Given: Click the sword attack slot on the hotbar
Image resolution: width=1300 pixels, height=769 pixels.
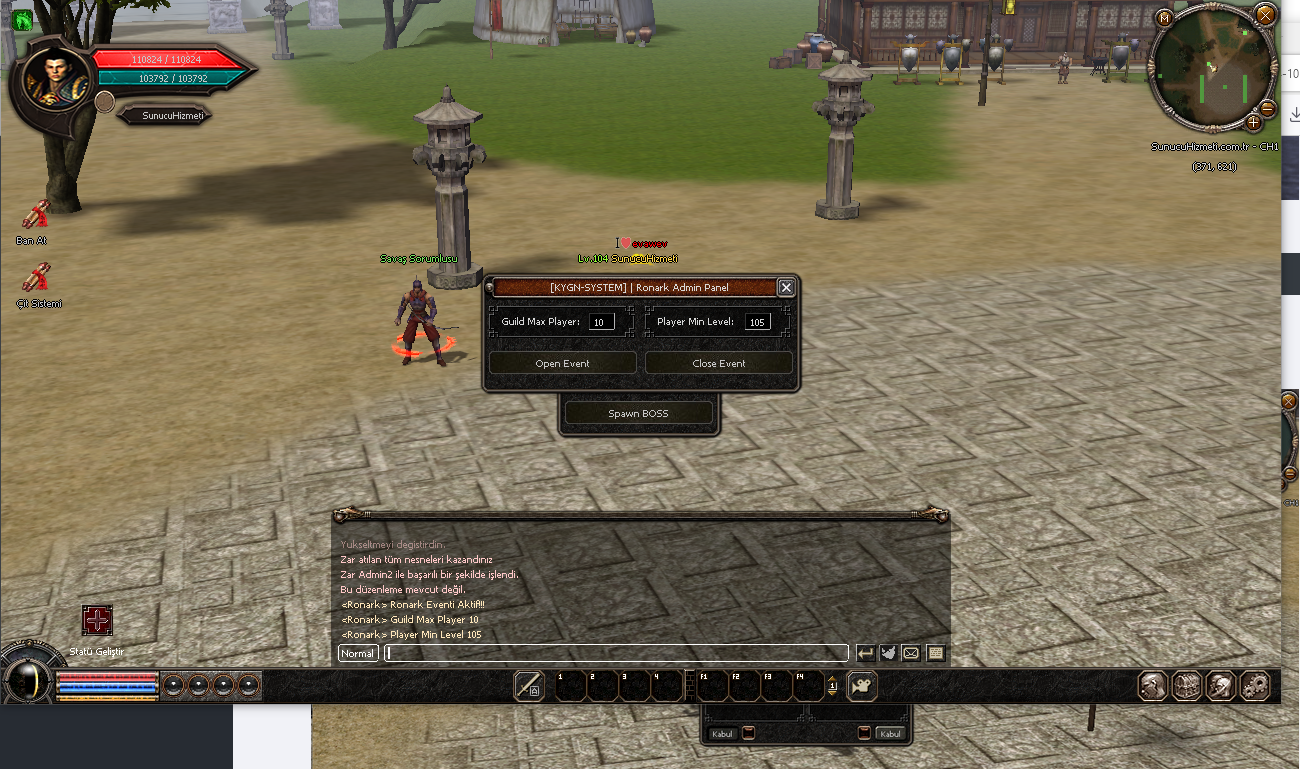Looking at the screenshot, I should click(529, 685).
